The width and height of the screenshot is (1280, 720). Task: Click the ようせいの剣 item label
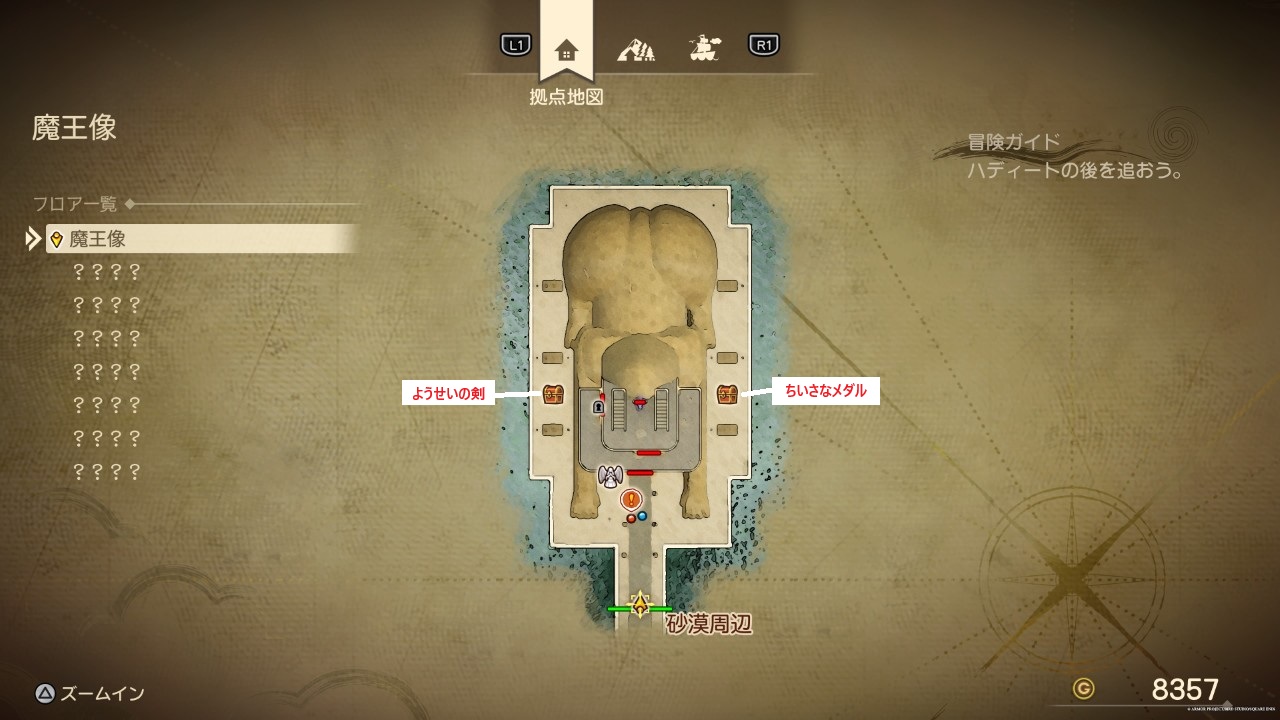(x=449, y=394)
